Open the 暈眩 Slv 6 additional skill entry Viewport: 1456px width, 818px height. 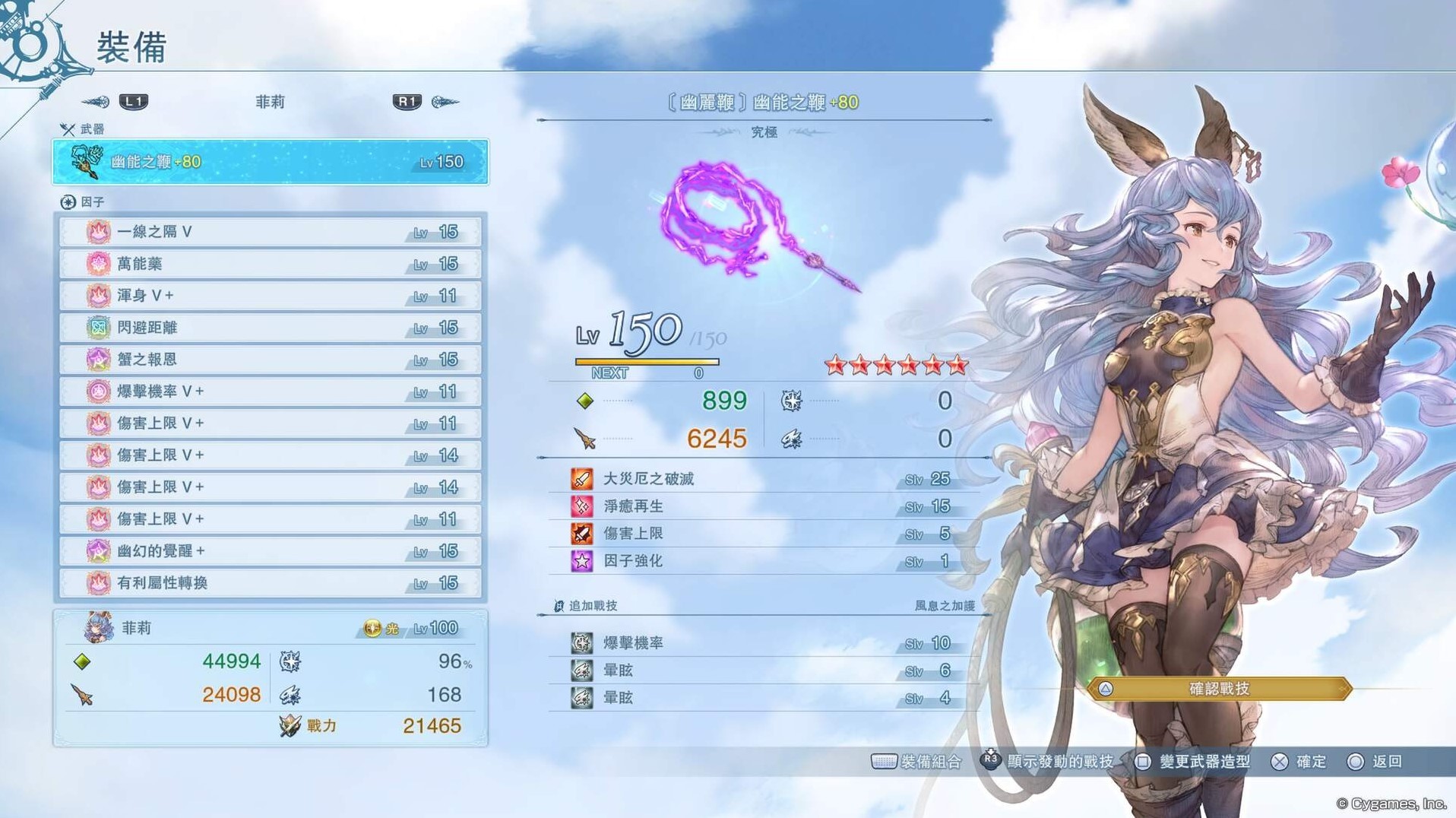760,671
